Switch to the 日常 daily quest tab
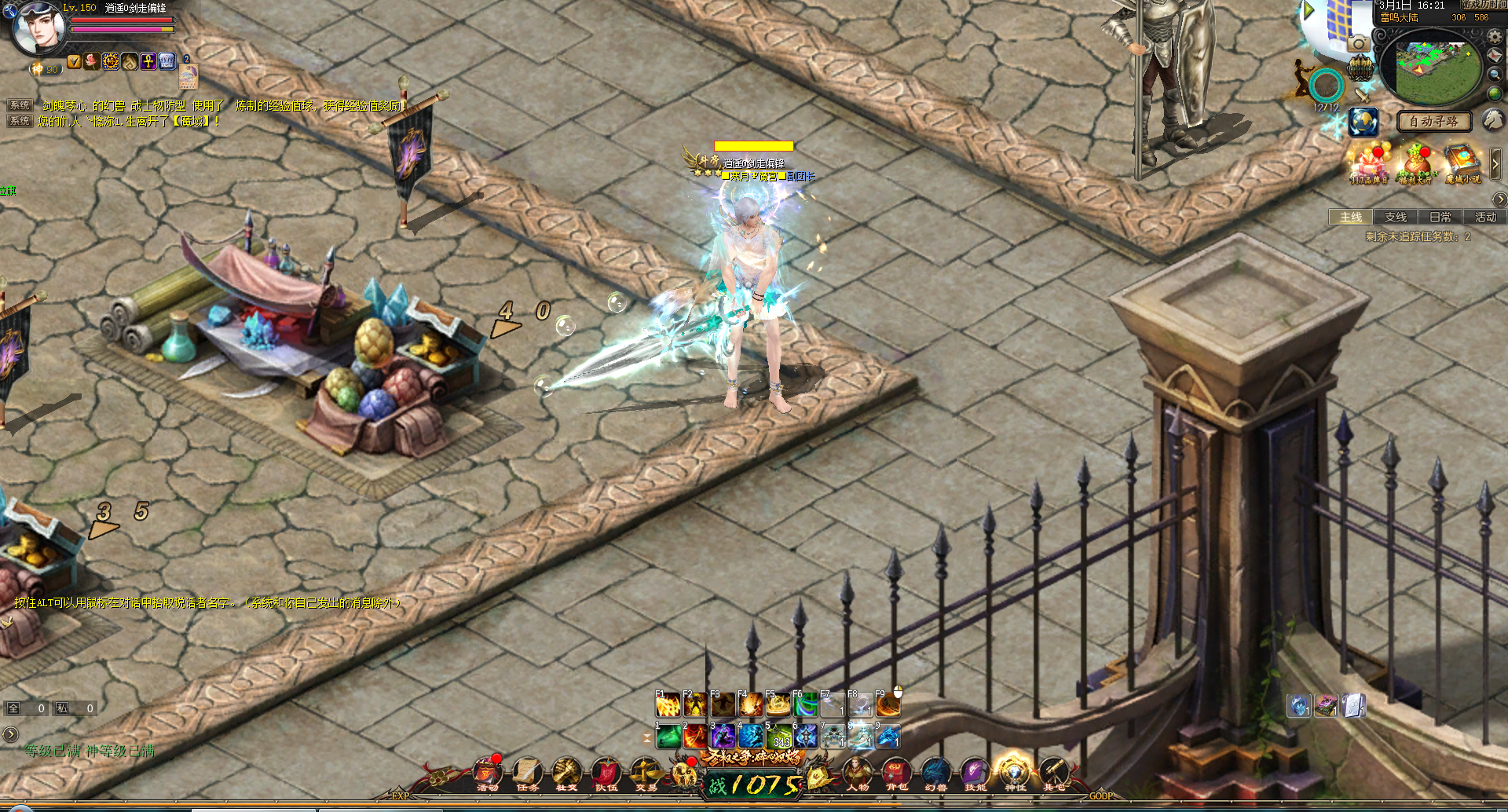The image size is (1508, 812). point(1440,218)
